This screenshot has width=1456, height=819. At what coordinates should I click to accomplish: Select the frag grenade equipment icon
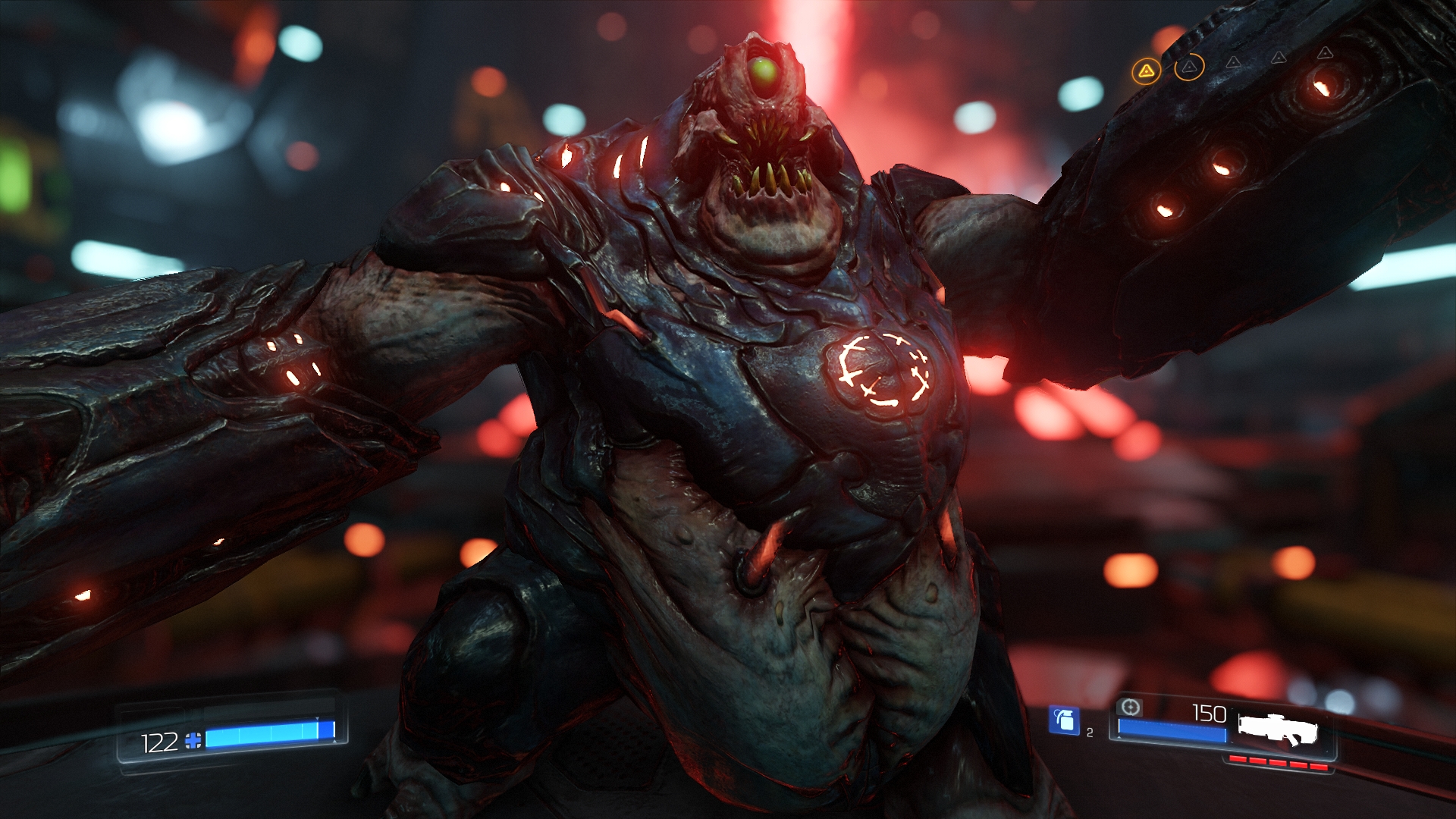pos(1064,719)
